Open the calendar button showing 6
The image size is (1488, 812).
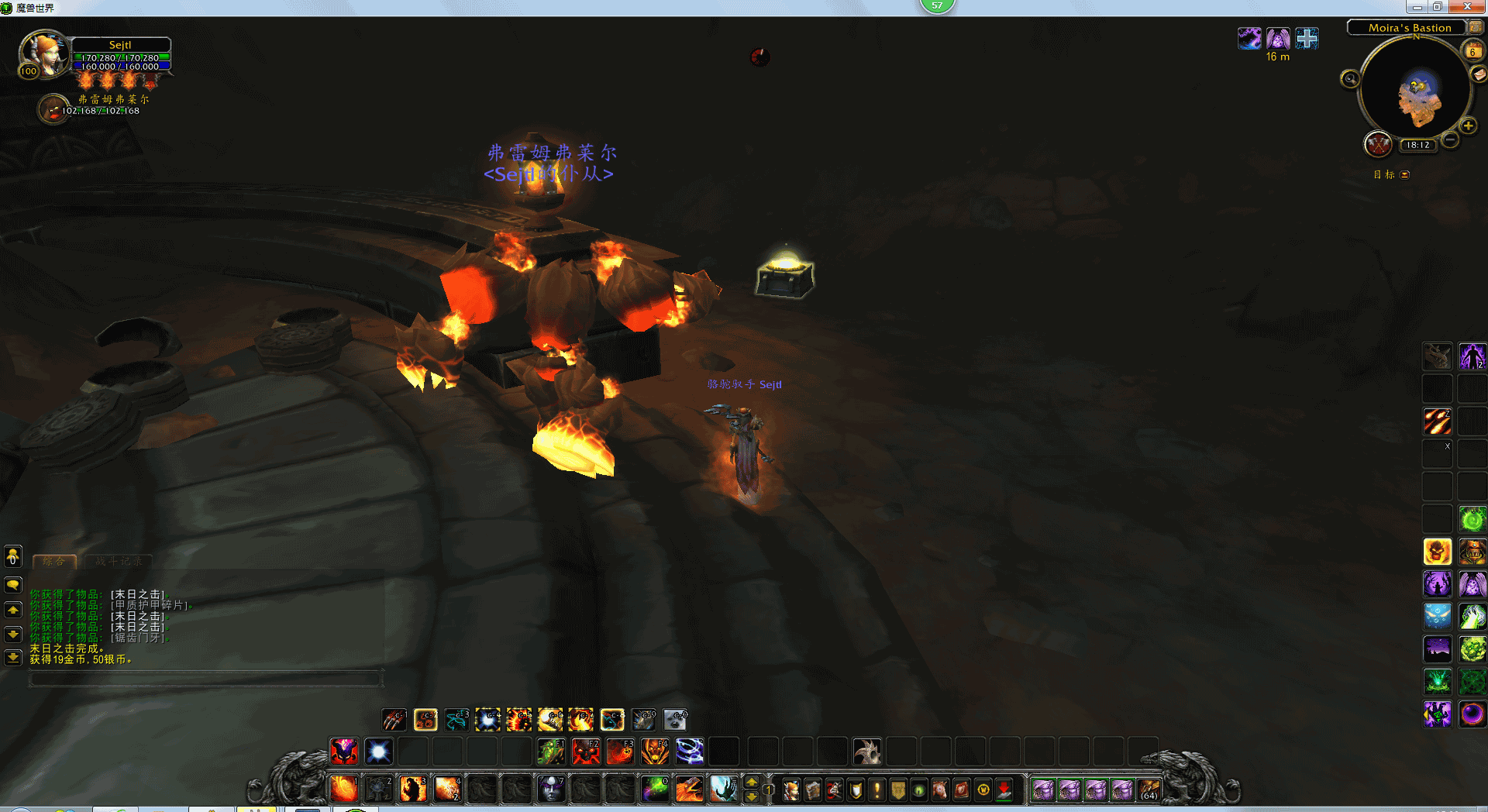pos(1472,52)
